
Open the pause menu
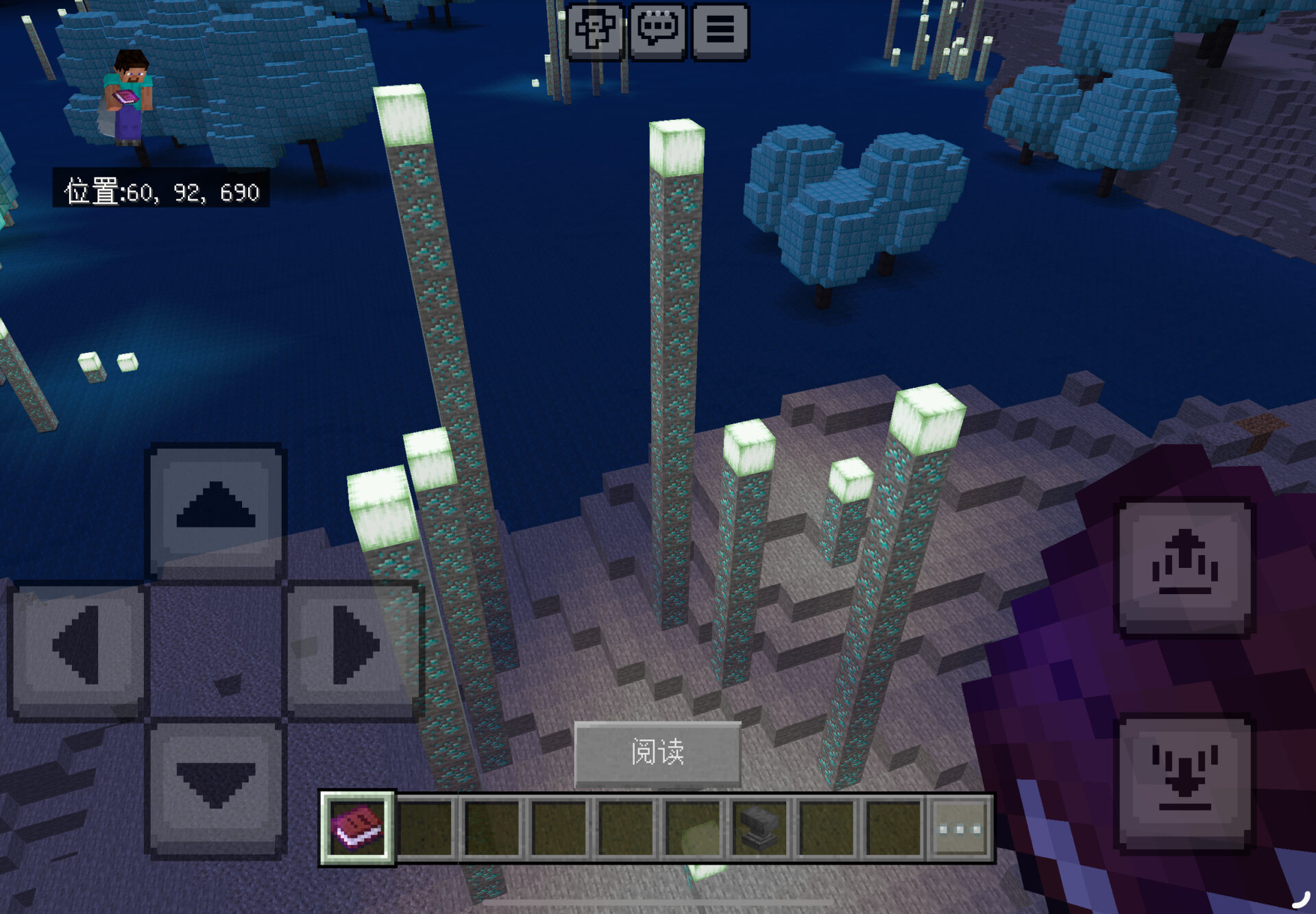(x=720, y=31)
